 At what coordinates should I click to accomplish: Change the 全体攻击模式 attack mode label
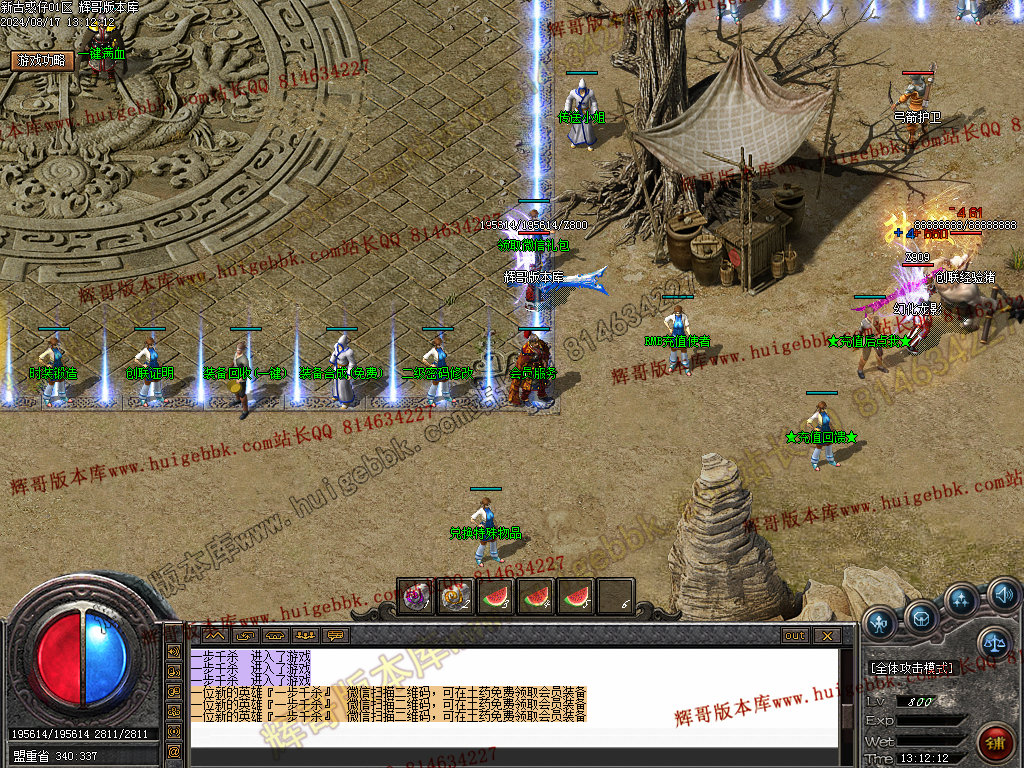pos(910,667)
